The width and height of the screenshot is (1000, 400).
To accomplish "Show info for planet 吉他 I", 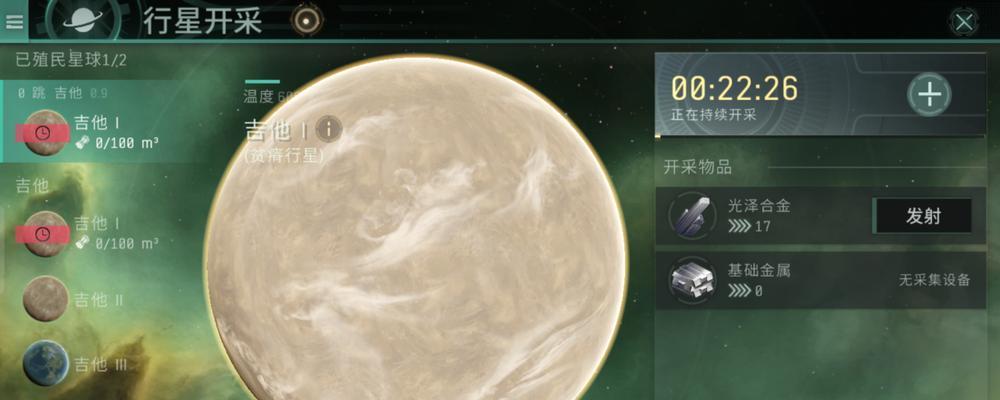I will point(329,129).
